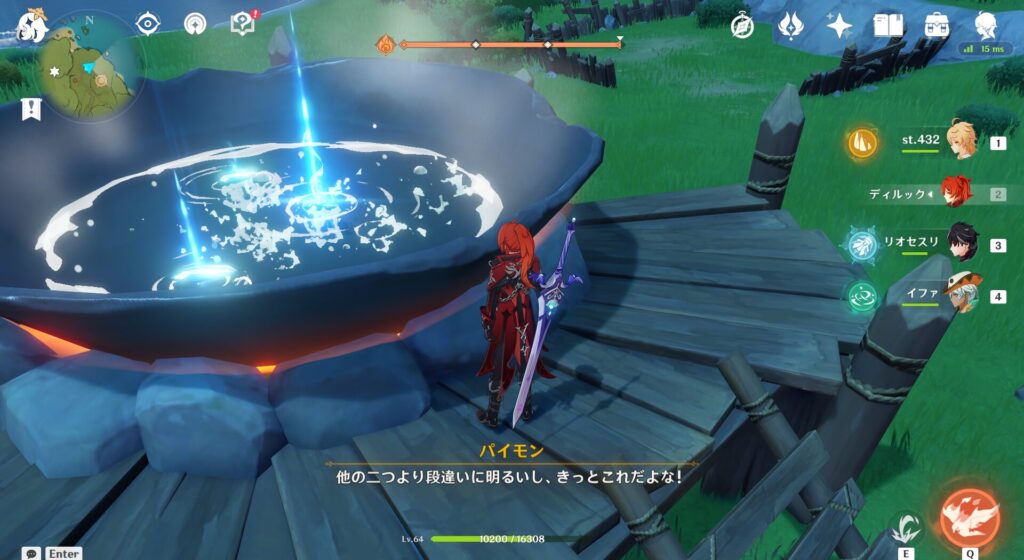This screenshot has width=1024, height=560.
Task: Open the backpack inventory
Action: click(x=937, y=26)
